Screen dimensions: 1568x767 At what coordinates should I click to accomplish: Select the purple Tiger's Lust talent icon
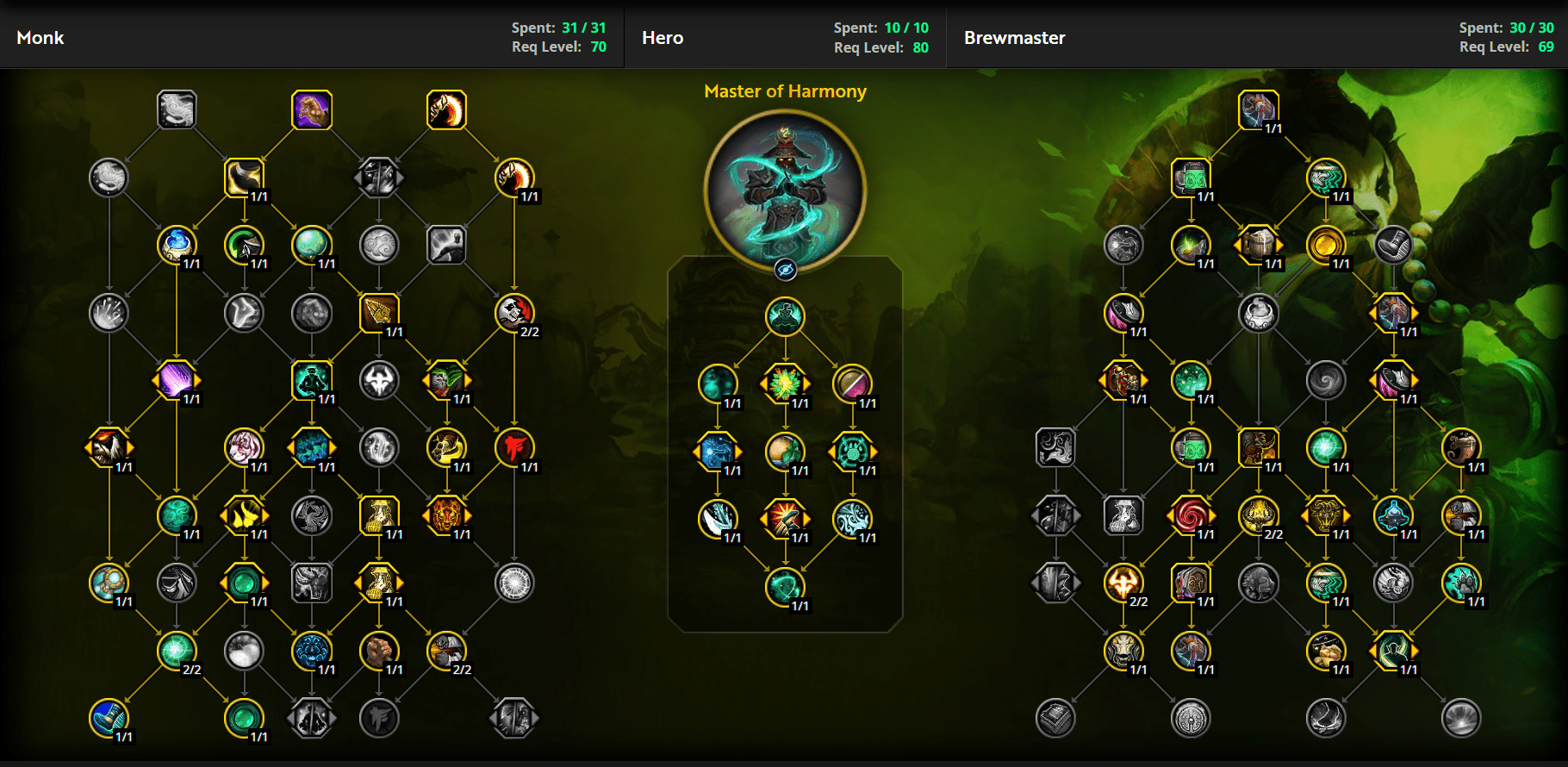click(311, 109)
